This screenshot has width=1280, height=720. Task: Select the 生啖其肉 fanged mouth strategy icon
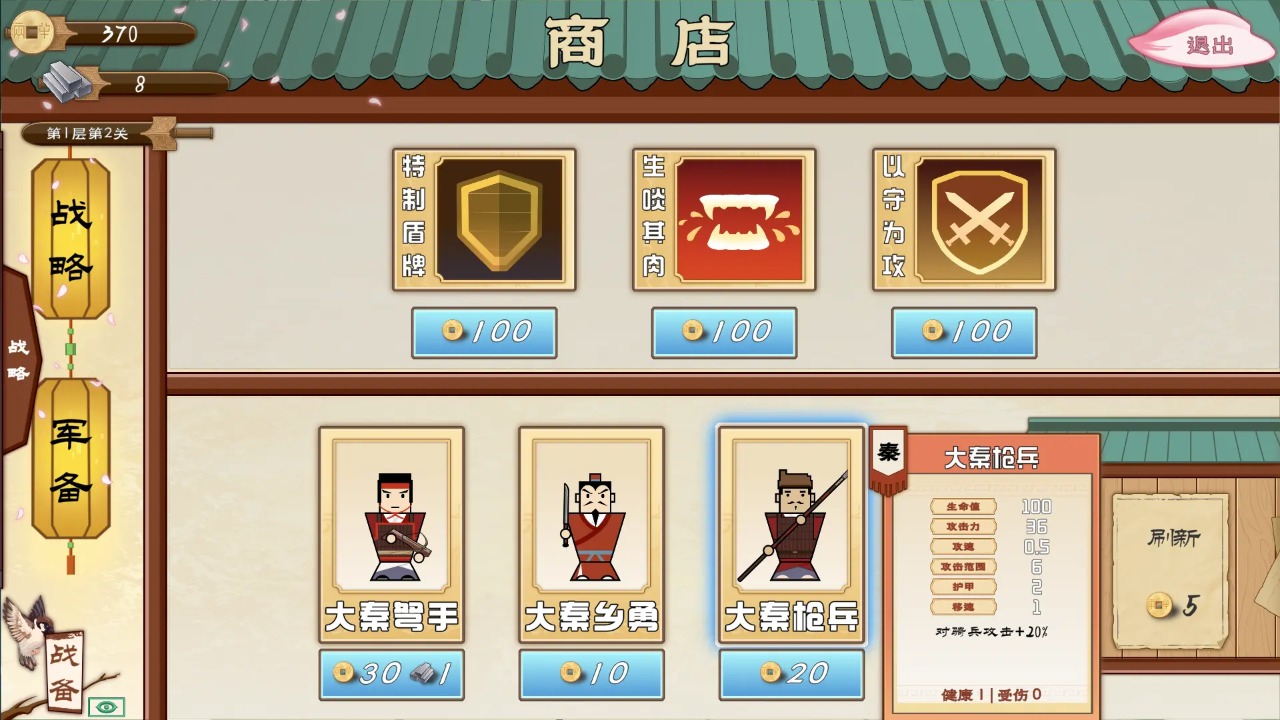coord(724,220)
